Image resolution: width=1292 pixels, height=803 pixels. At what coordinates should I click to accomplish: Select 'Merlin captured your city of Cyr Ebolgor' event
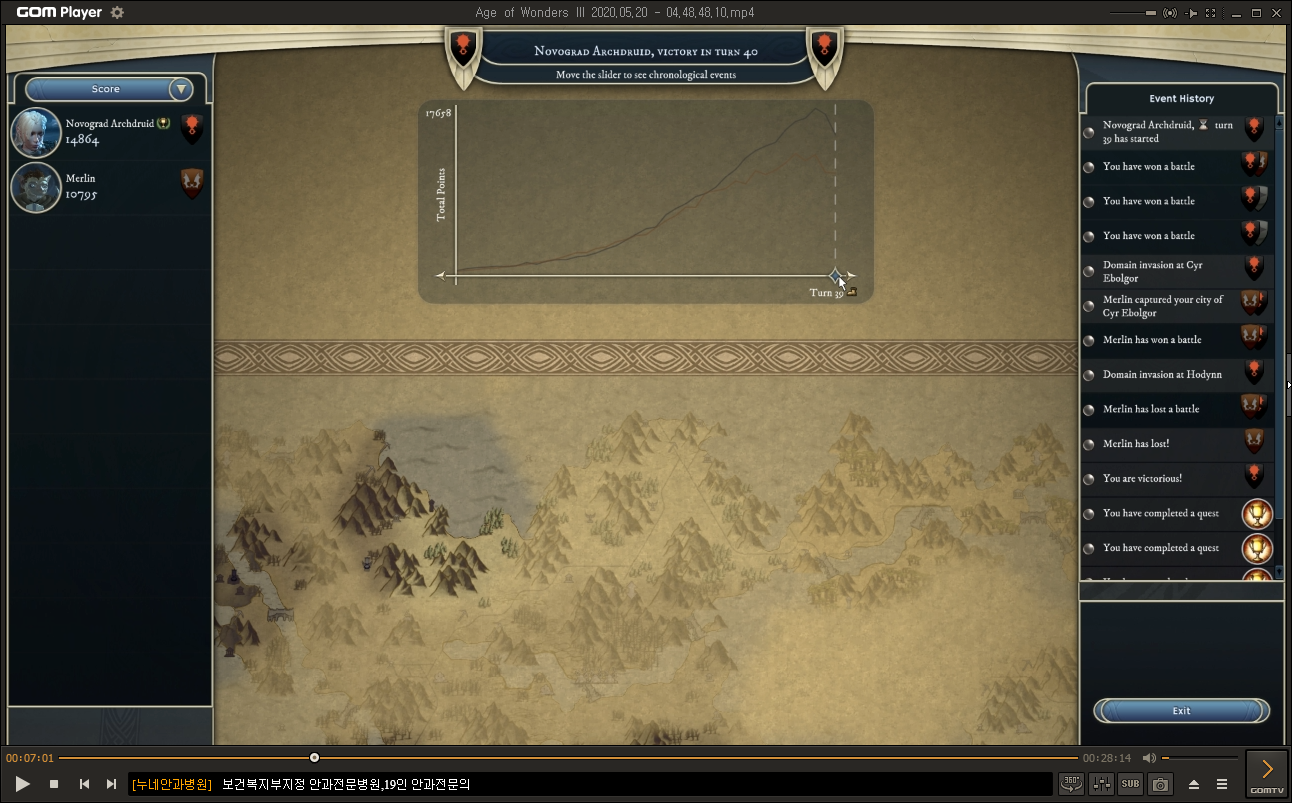[1163, 306]
